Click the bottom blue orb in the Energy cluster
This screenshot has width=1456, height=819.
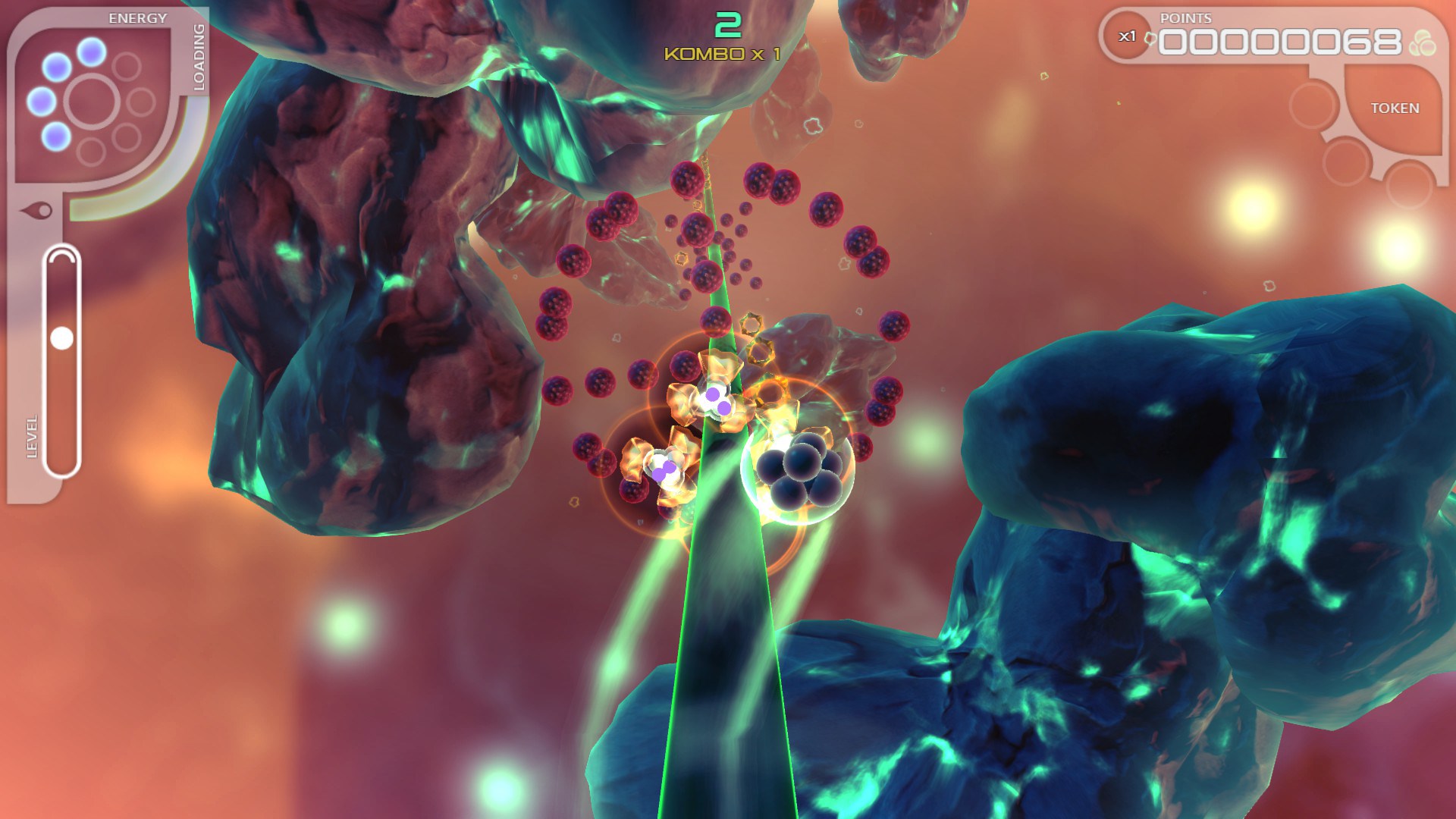55,137
